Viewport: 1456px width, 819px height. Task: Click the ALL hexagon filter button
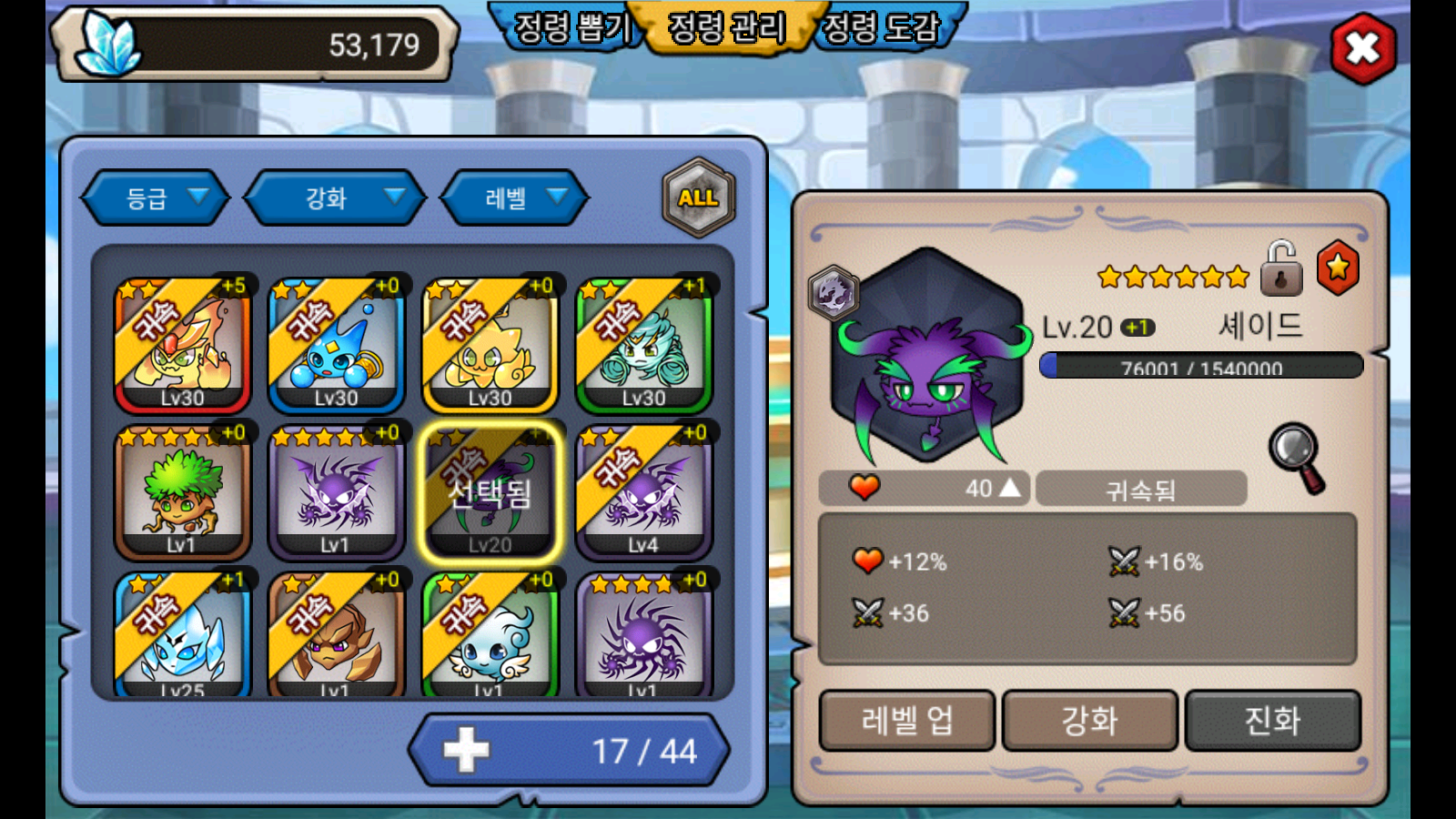[x=698, y=197]
